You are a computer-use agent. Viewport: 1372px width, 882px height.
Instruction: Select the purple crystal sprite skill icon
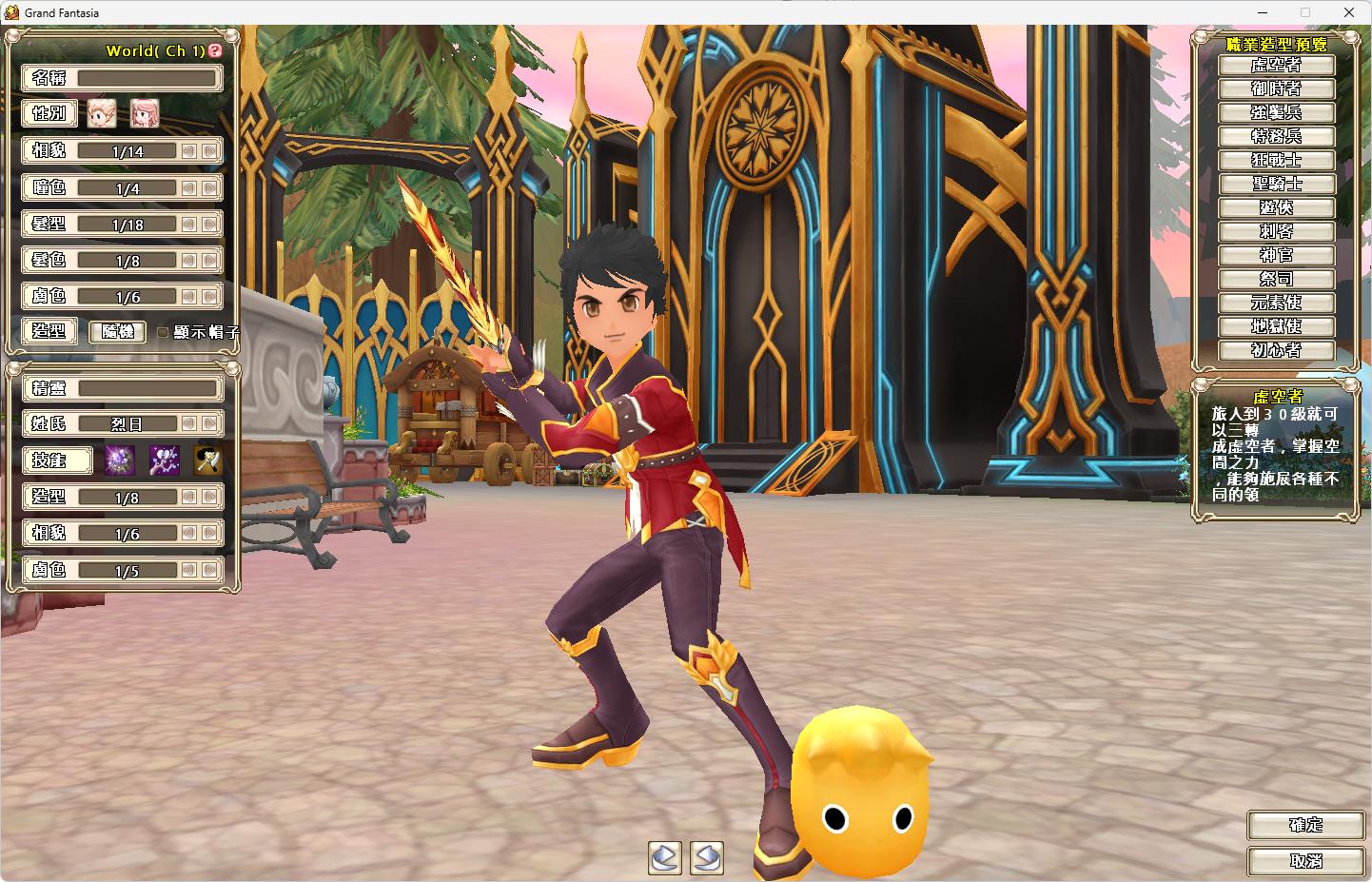tap(120, 461)
